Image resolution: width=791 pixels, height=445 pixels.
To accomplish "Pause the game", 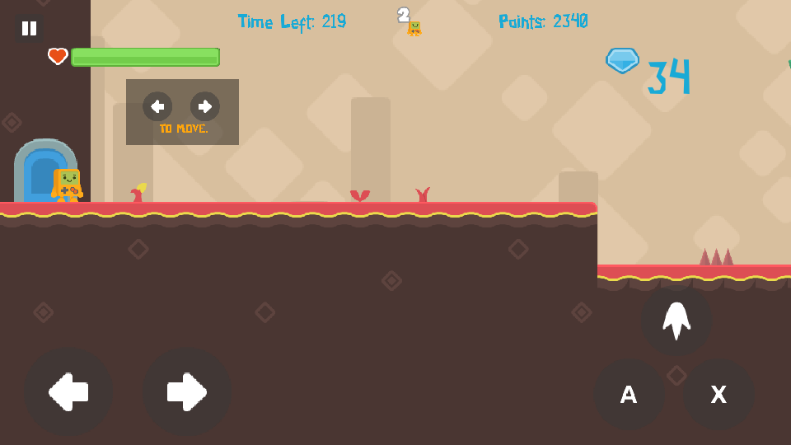I will (x=29, y=28).
